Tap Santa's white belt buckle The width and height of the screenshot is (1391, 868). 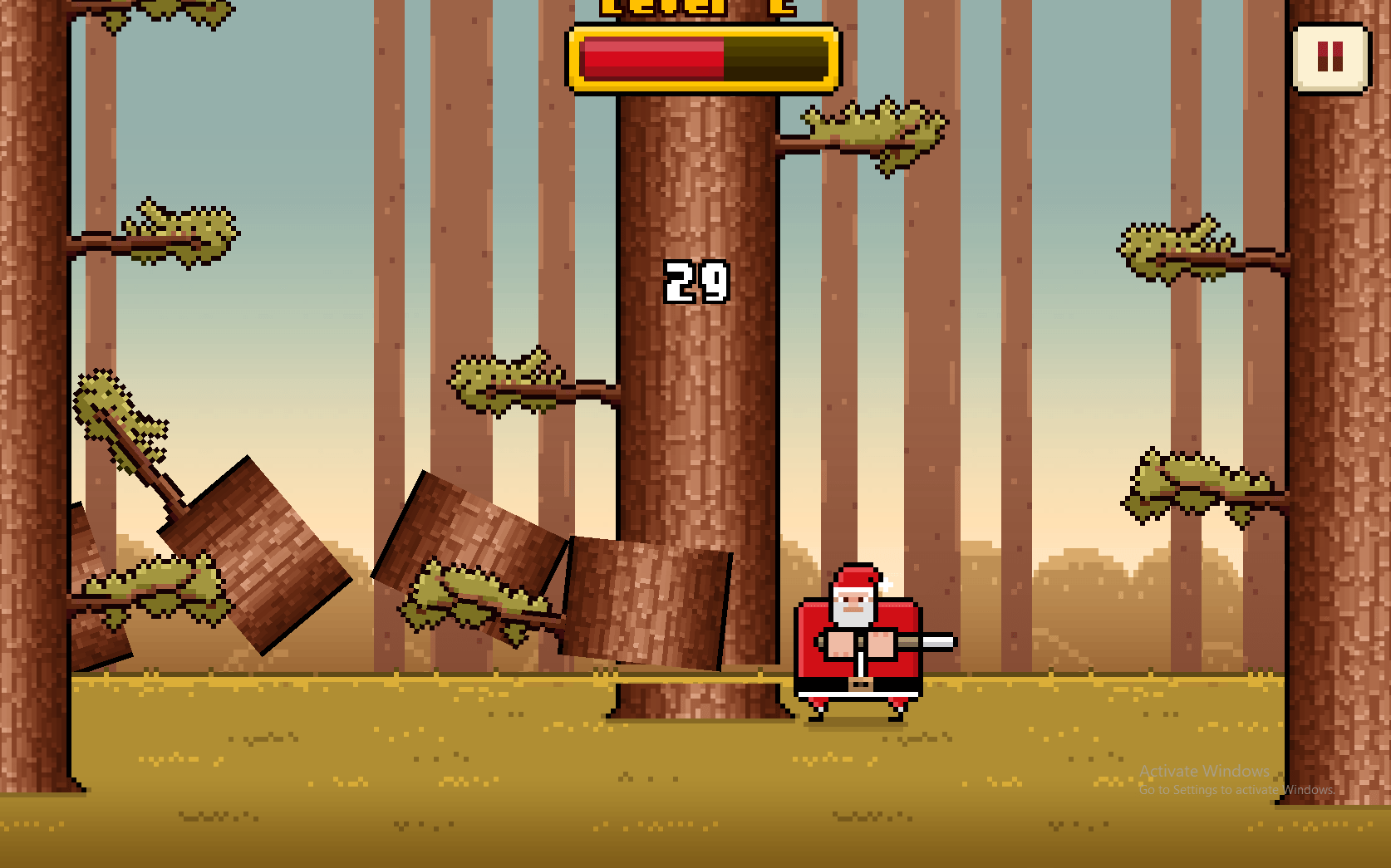coord(860,683)
